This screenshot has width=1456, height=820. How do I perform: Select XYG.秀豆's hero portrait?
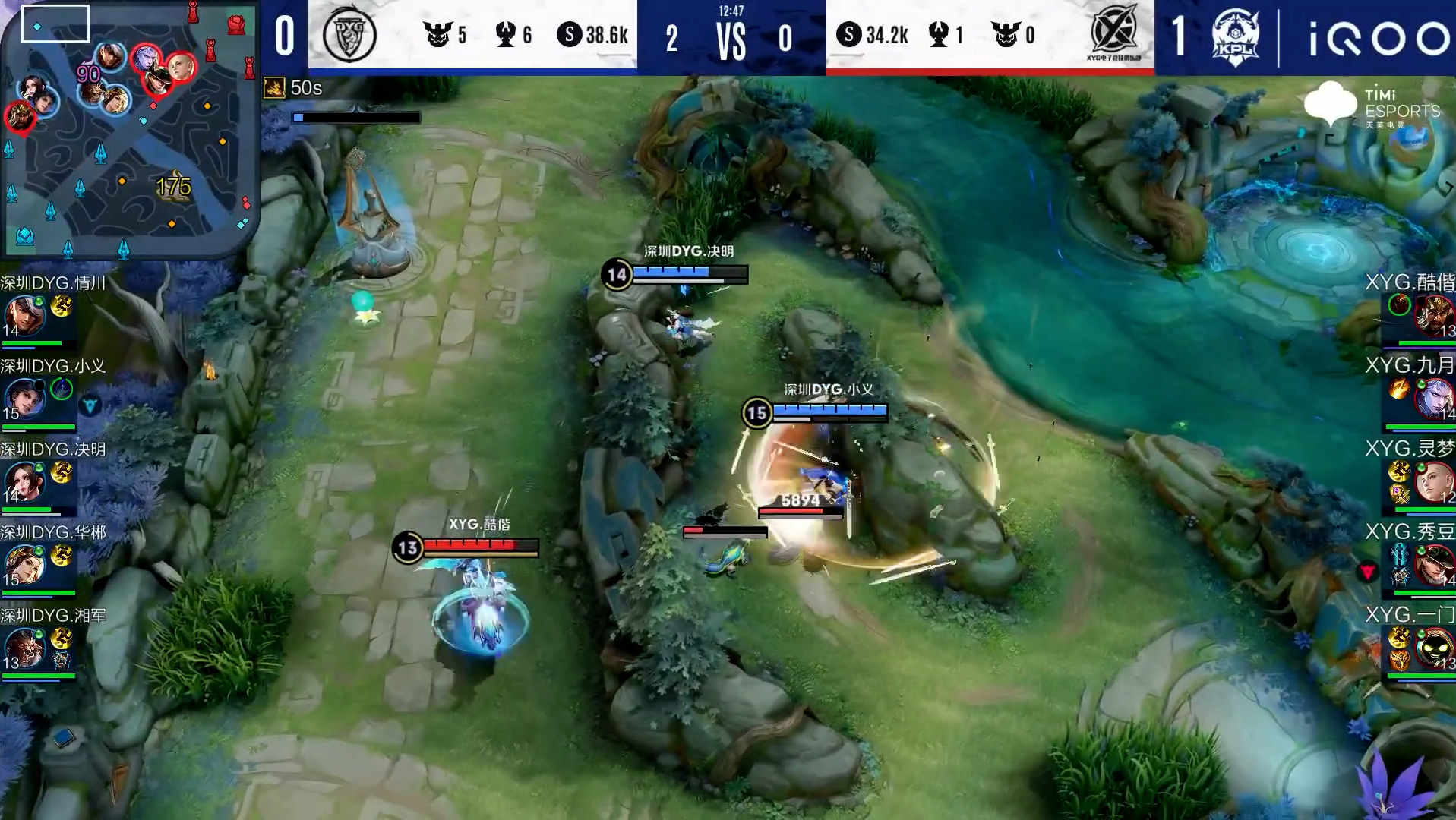tap(1433, 564)
